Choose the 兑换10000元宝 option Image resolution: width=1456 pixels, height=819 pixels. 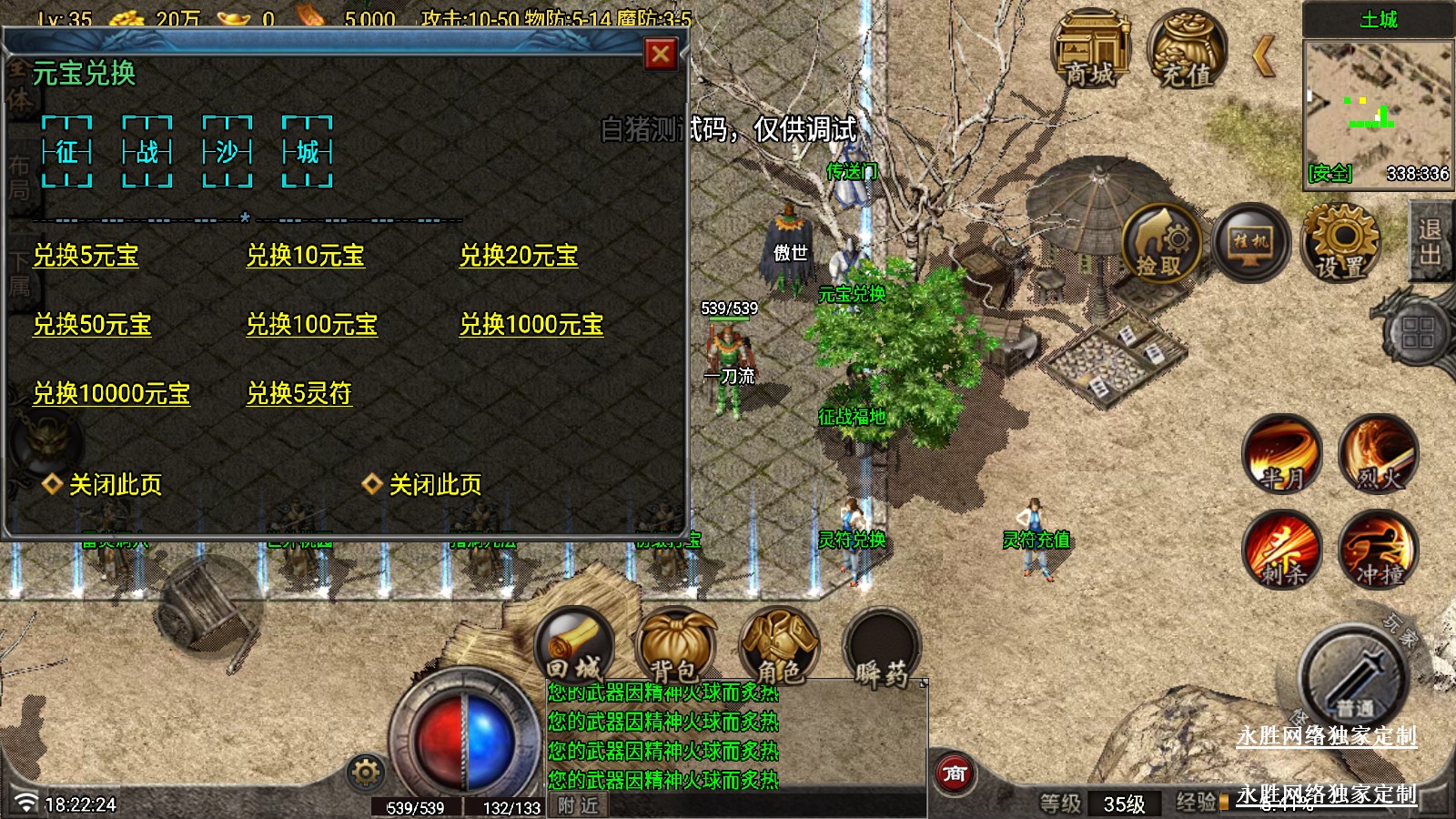tap(112, 394)
